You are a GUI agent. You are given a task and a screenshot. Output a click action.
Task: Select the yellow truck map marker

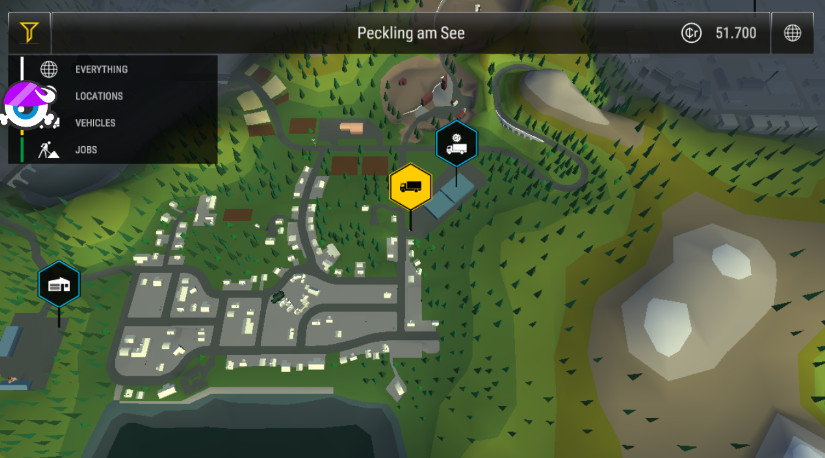click(x=410, y=186)
